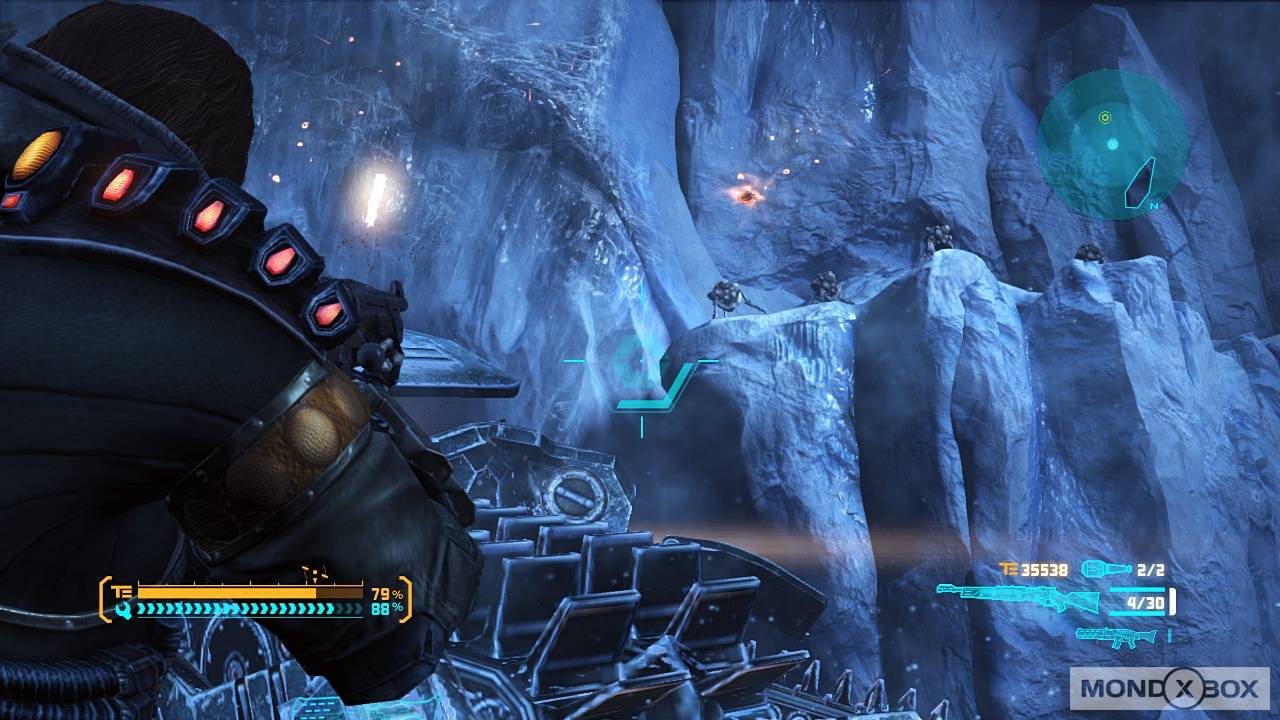
Task: Switch to the smaller secondary weapon icon
Action: coord(1115,634)
